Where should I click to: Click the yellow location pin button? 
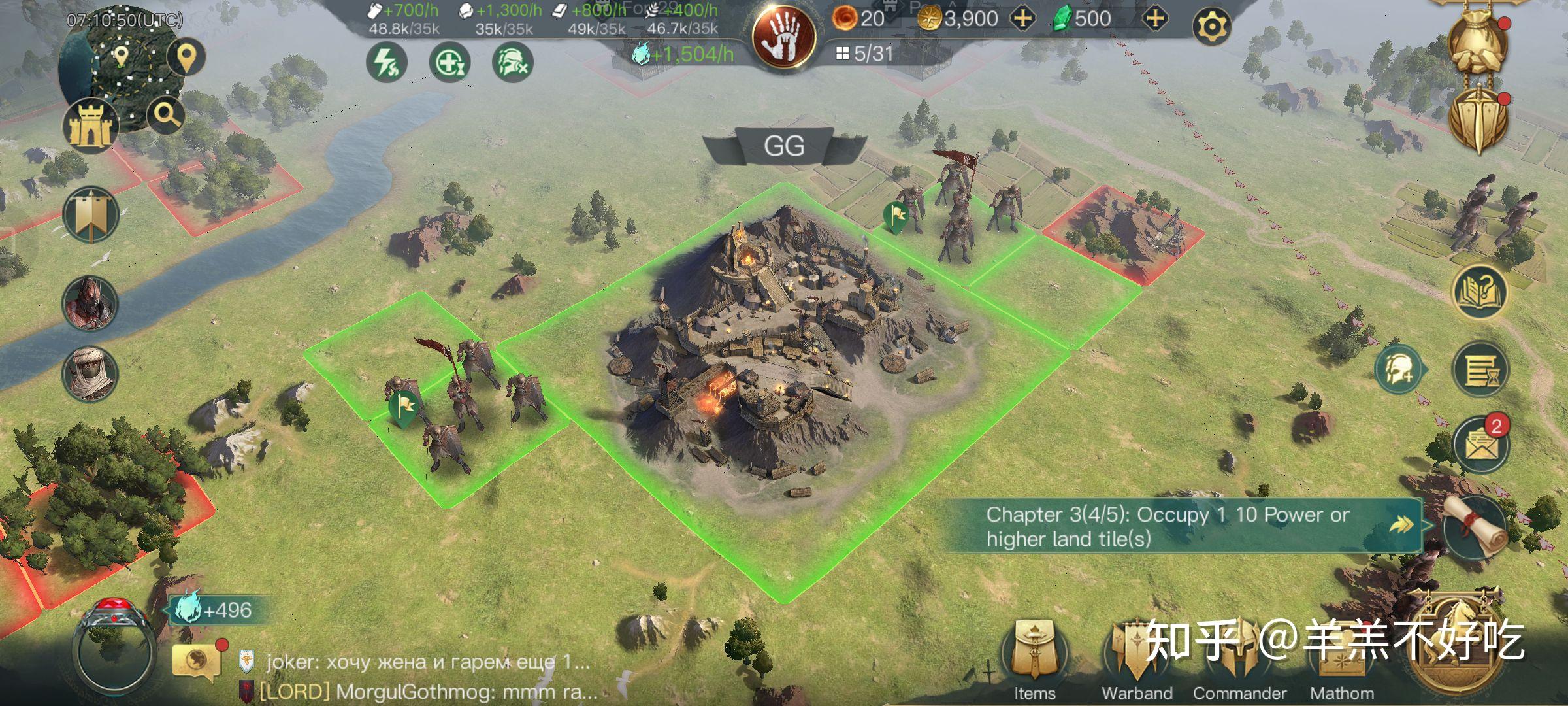(187, 58)
